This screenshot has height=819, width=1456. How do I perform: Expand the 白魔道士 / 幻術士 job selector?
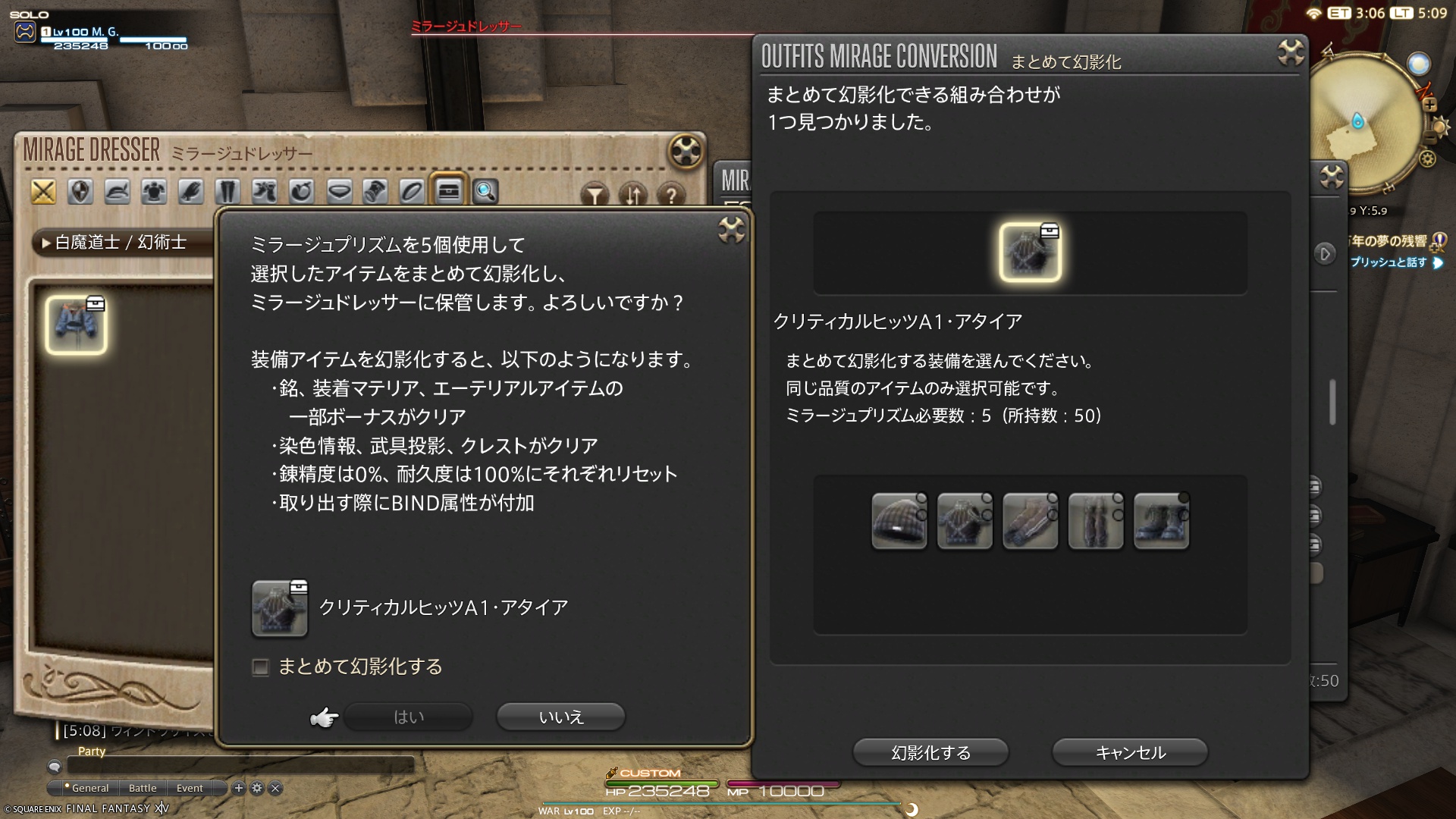coord(120,243)
